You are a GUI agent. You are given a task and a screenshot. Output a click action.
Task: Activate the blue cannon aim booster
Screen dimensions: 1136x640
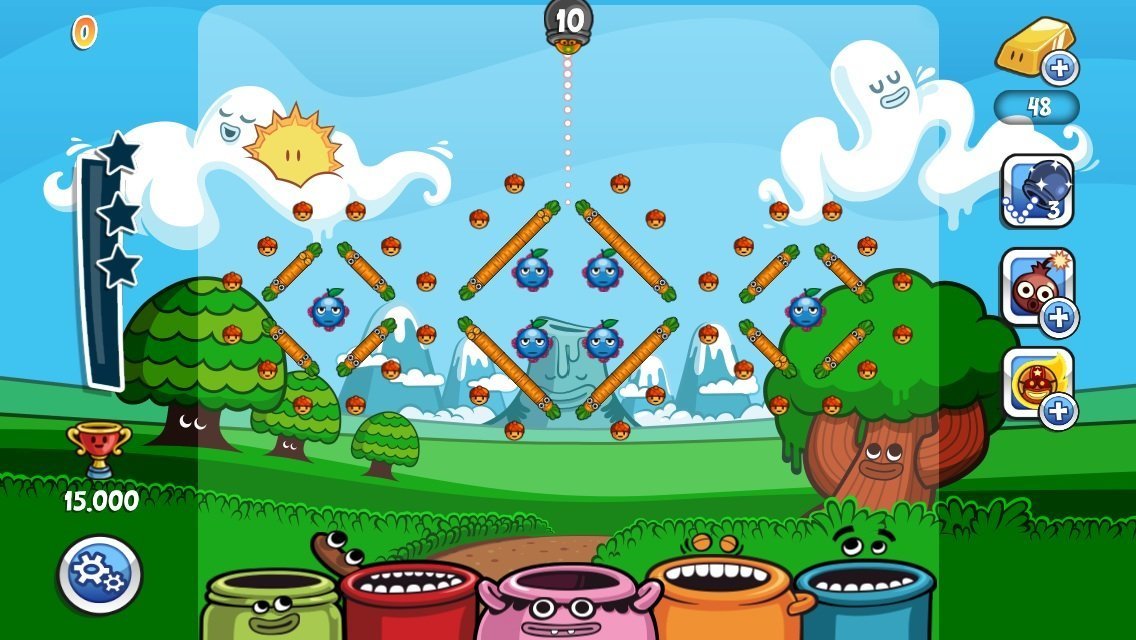pyautogui.click(x=1037, y=191)
